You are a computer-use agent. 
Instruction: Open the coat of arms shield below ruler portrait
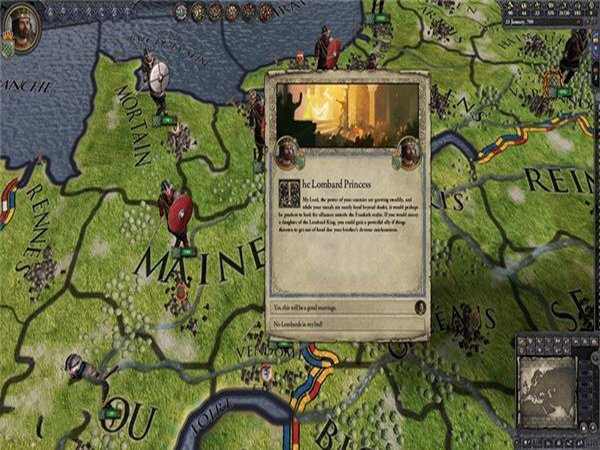coord(9,47)
